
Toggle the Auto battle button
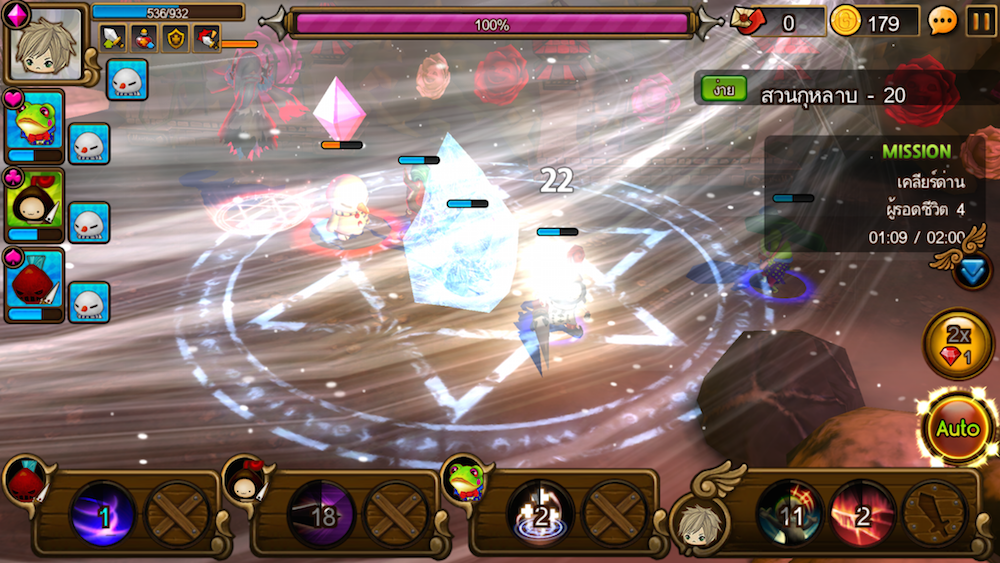[957, 429]
